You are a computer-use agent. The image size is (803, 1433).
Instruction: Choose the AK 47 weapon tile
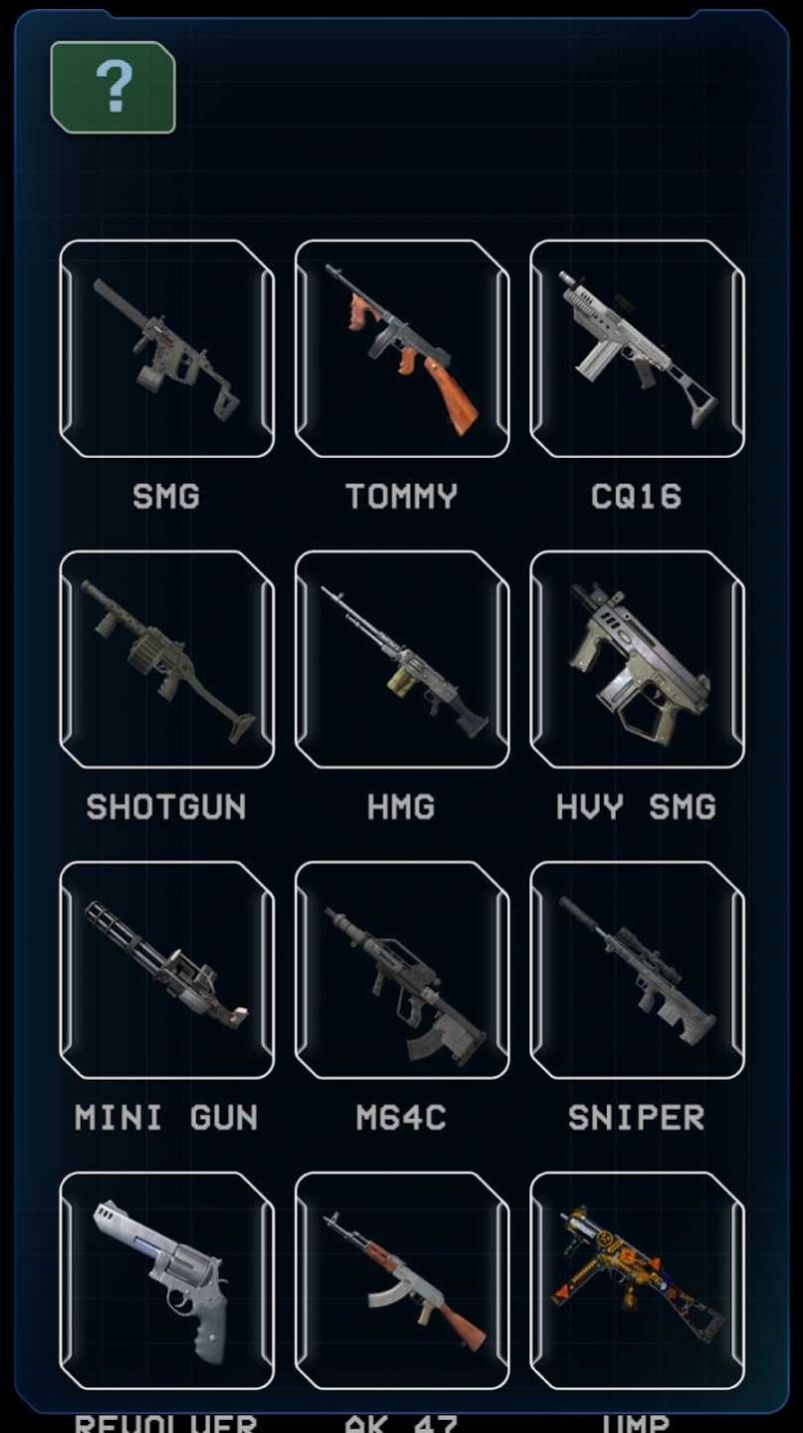click(401, 1280)
